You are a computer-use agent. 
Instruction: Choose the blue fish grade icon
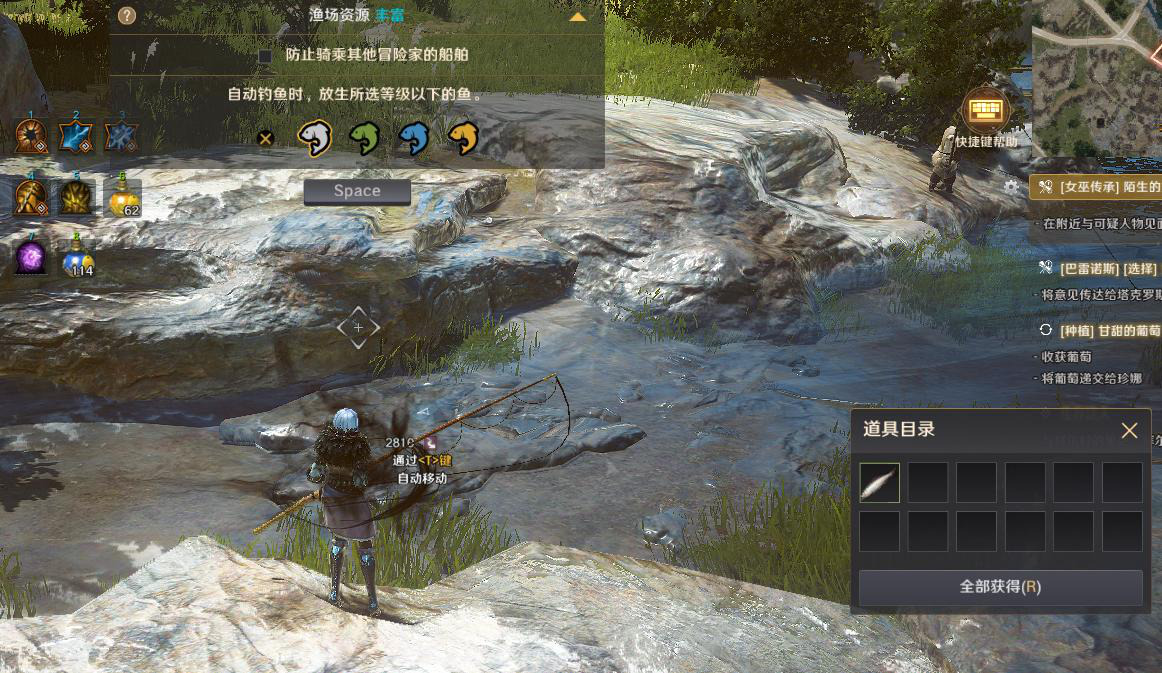(413, 139)
